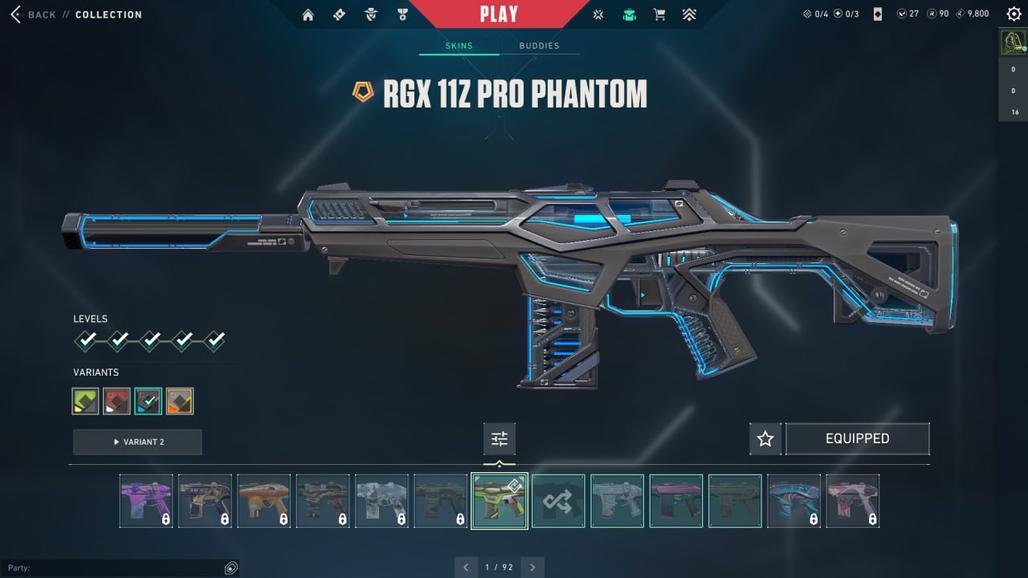1028x578 pixels.
Task: Click the EQUIPPED button
Action: (857, 438)
